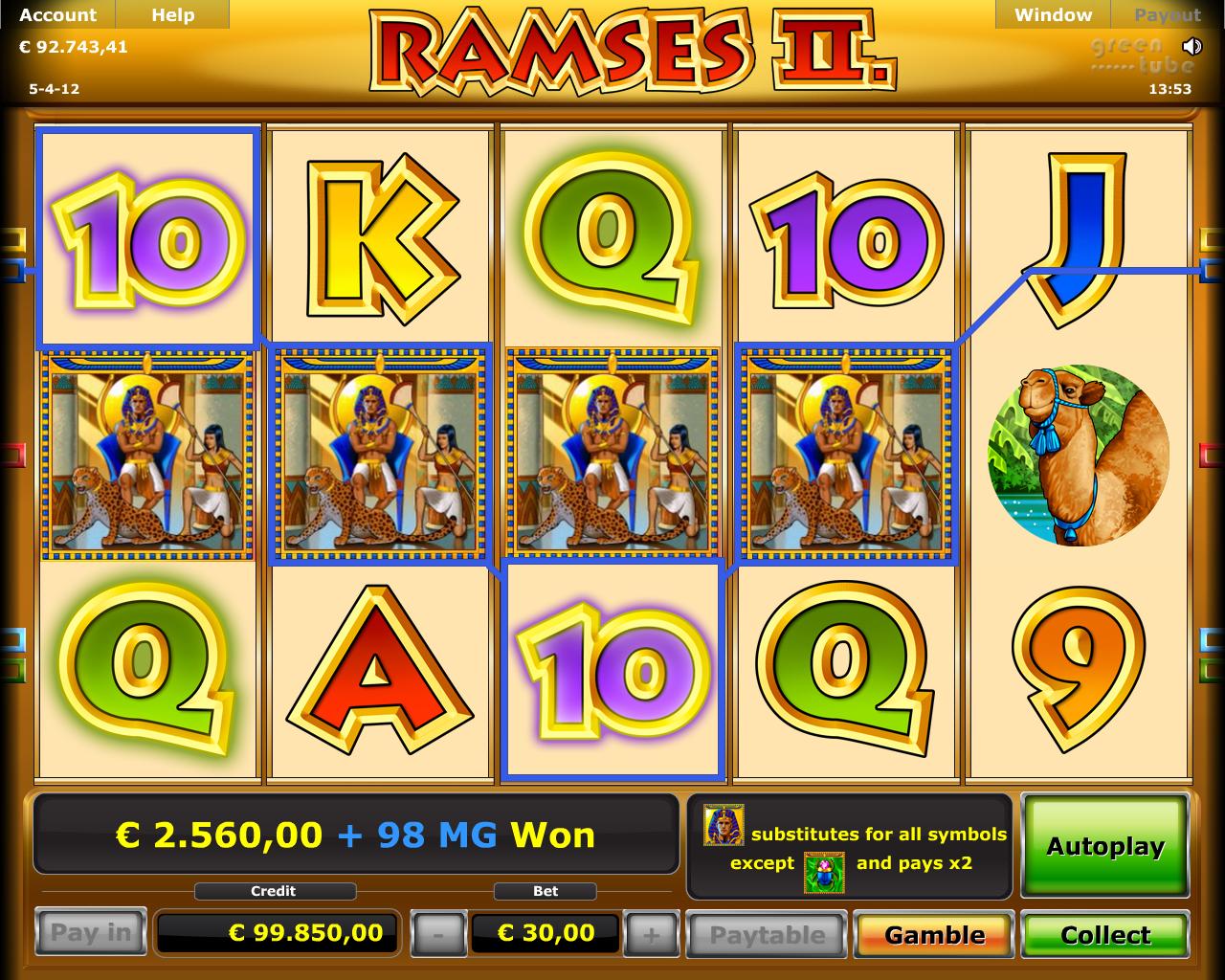
Task: Open the Paytable
Action: tap(767, 934)
